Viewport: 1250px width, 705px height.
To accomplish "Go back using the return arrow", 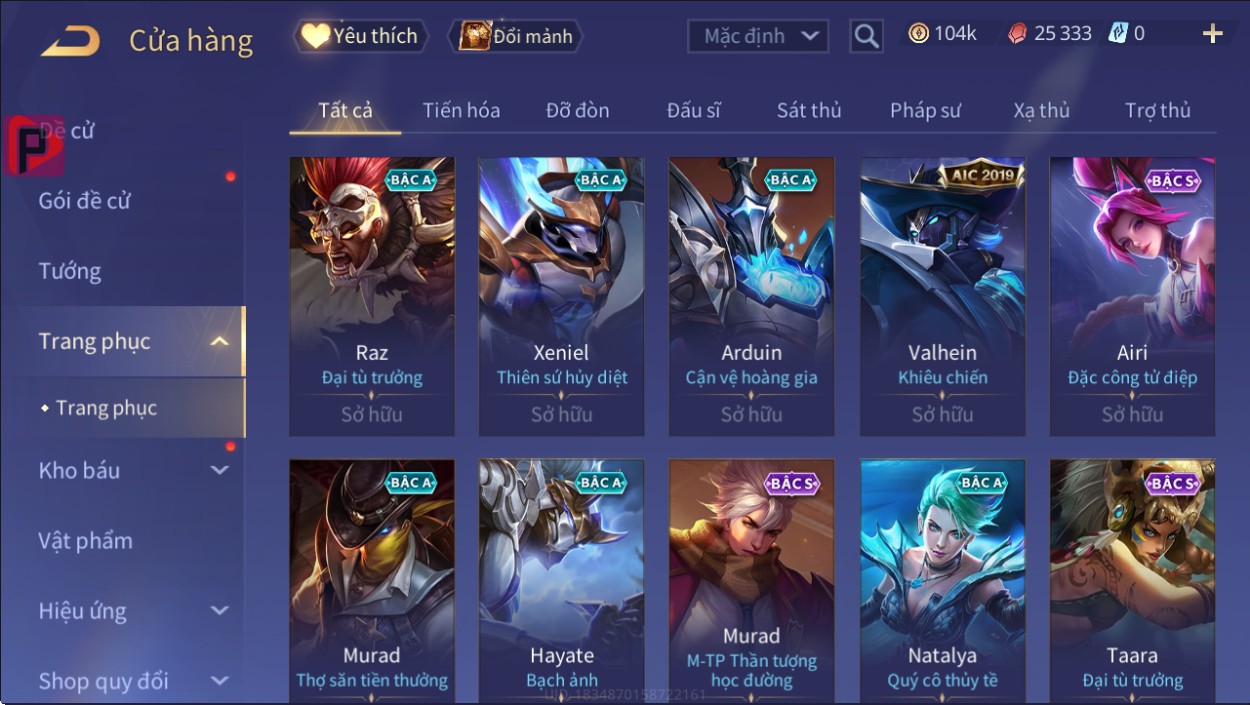I will tap(70, 40).
